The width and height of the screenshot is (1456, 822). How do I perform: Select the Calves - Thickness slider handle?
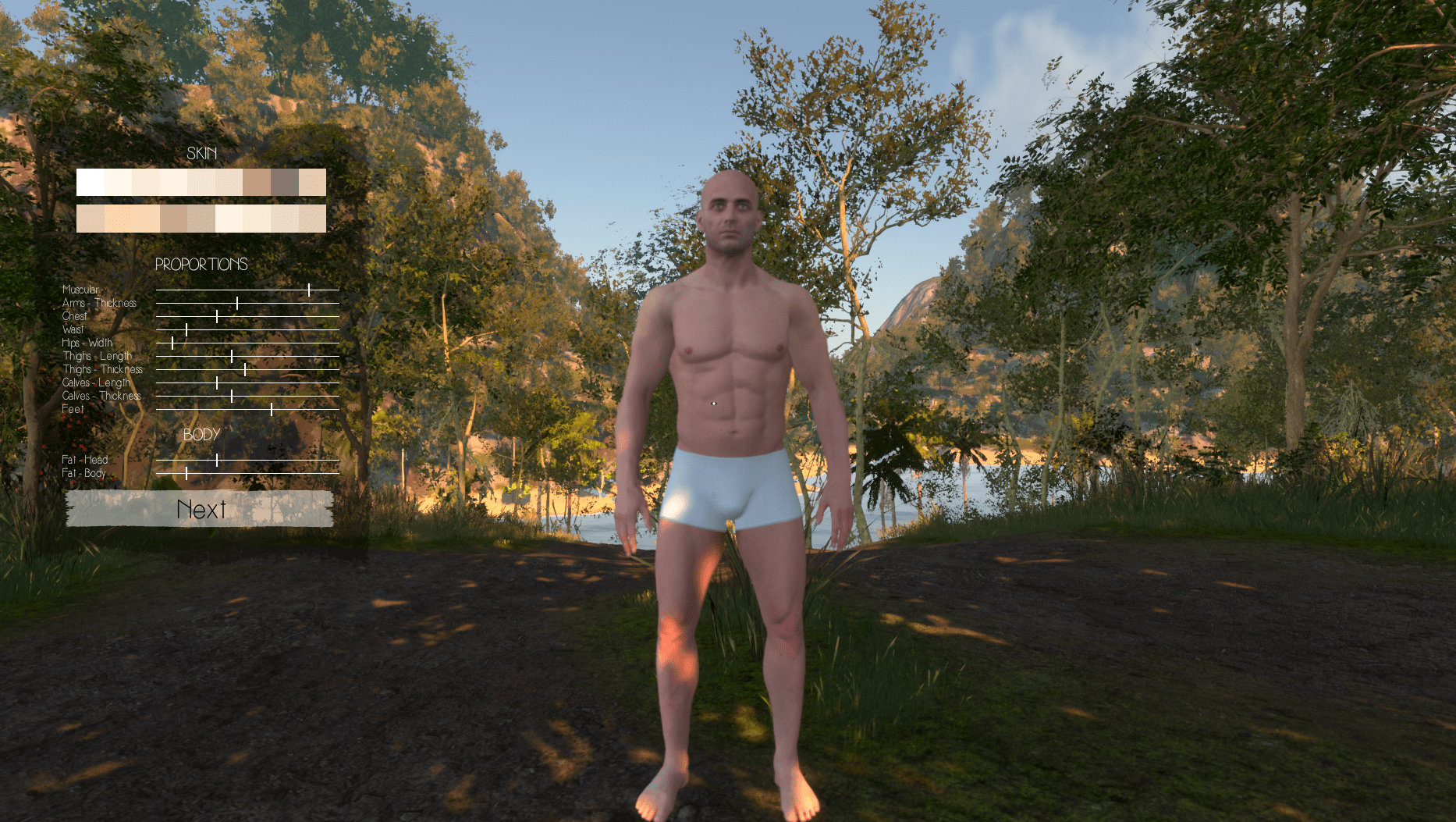[x=232, y=397]
